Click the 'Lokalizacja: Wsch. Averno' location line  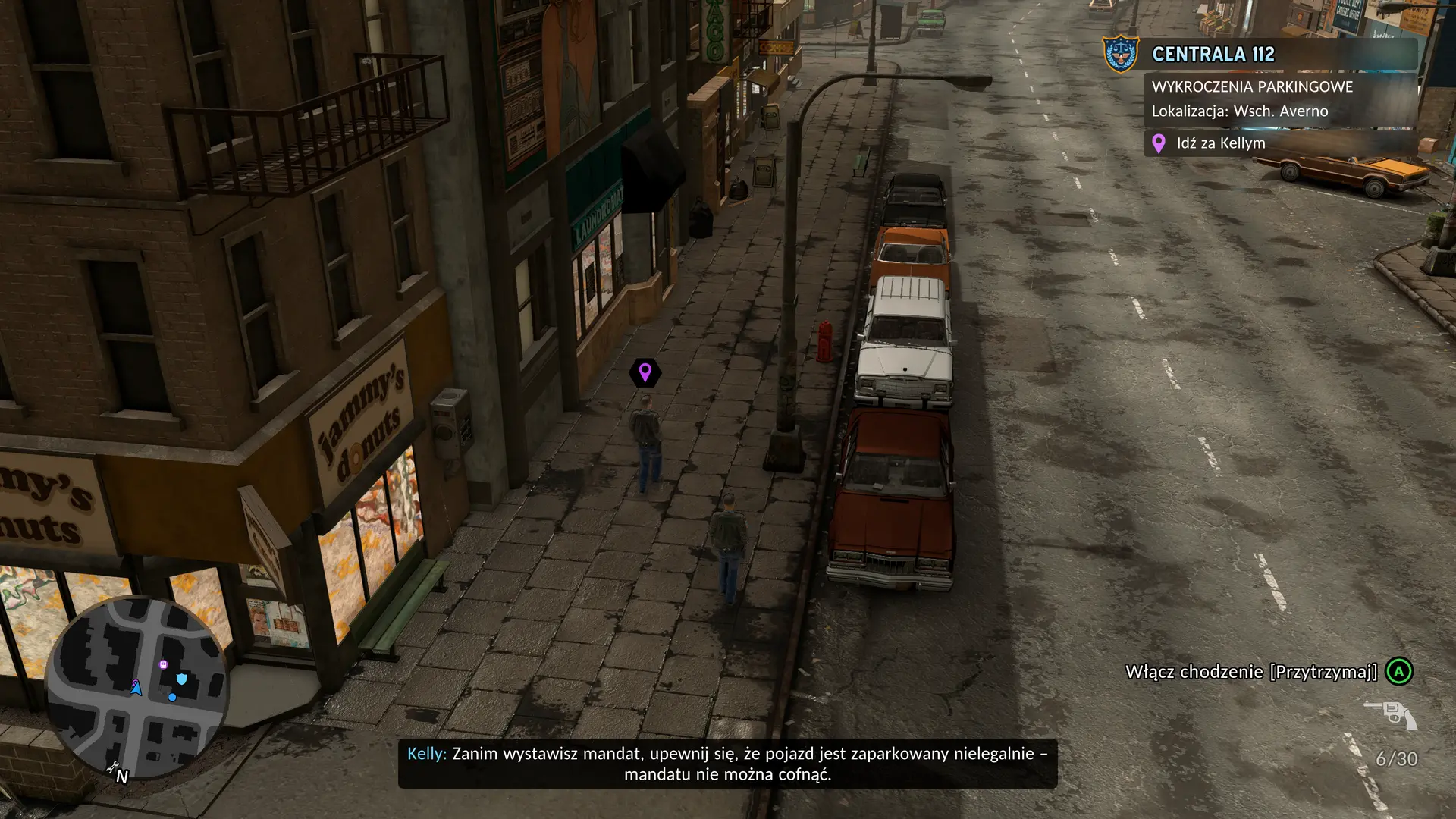(1238, 110)
